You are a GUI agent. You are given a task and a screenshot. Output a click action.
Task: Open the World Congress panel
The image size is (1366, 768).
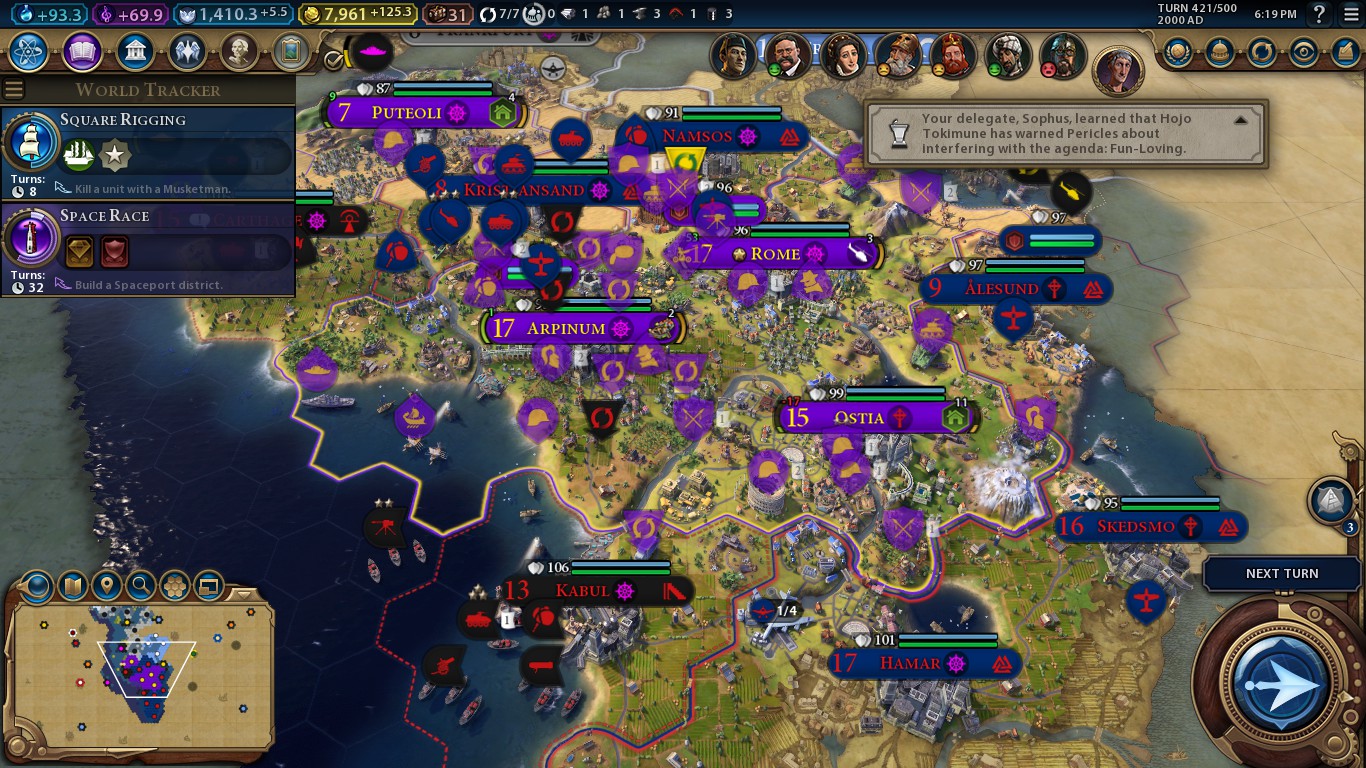click(x=1220, y=52)
